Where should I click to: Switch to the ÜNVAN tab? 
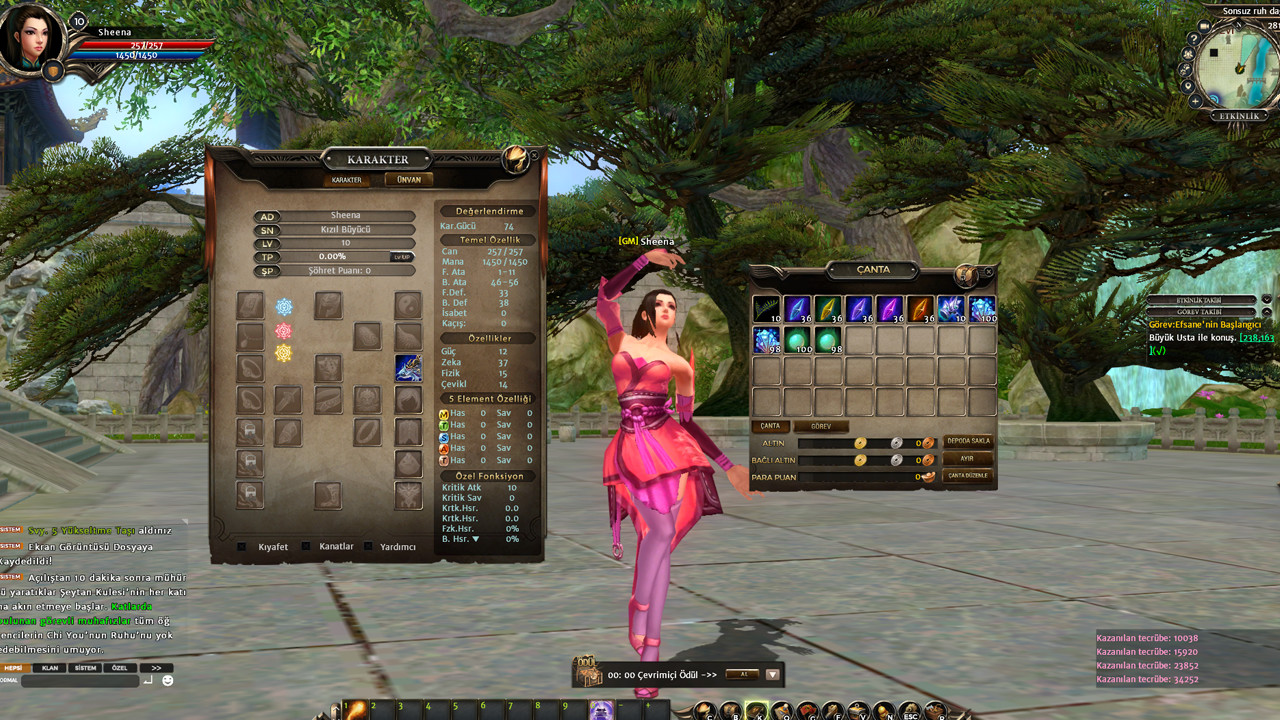tap(408, 180)
